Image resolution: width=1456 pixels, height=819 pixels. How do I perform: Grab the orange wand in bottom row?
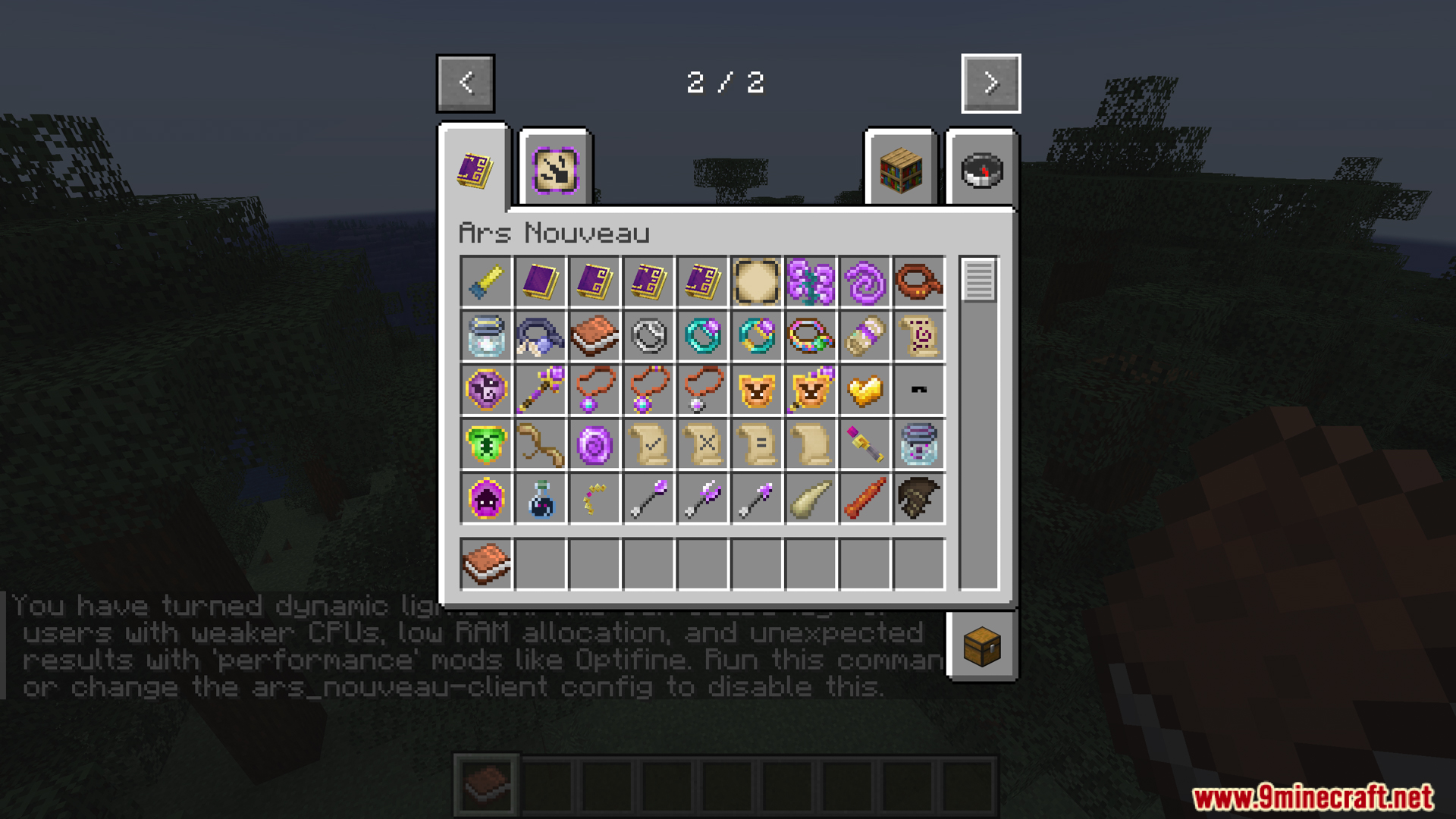click(864, 498)
